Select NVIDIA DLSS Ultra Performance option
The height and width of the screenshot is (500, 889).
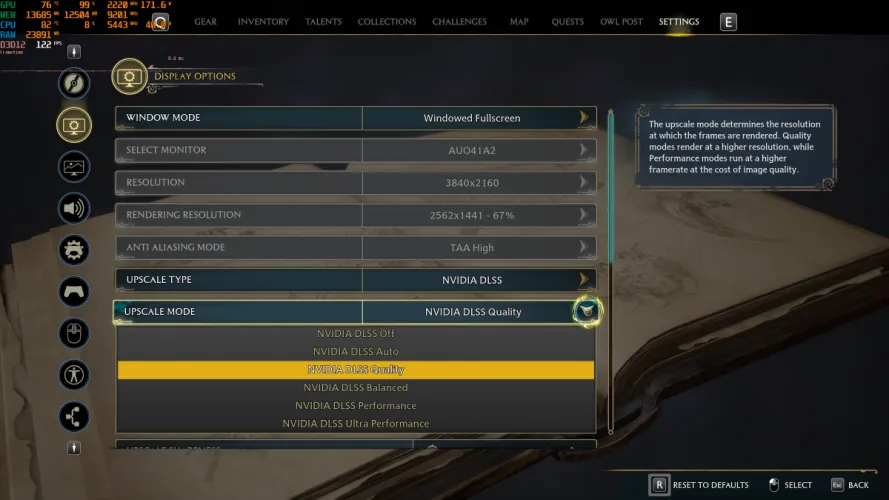[x=356, y=423]
